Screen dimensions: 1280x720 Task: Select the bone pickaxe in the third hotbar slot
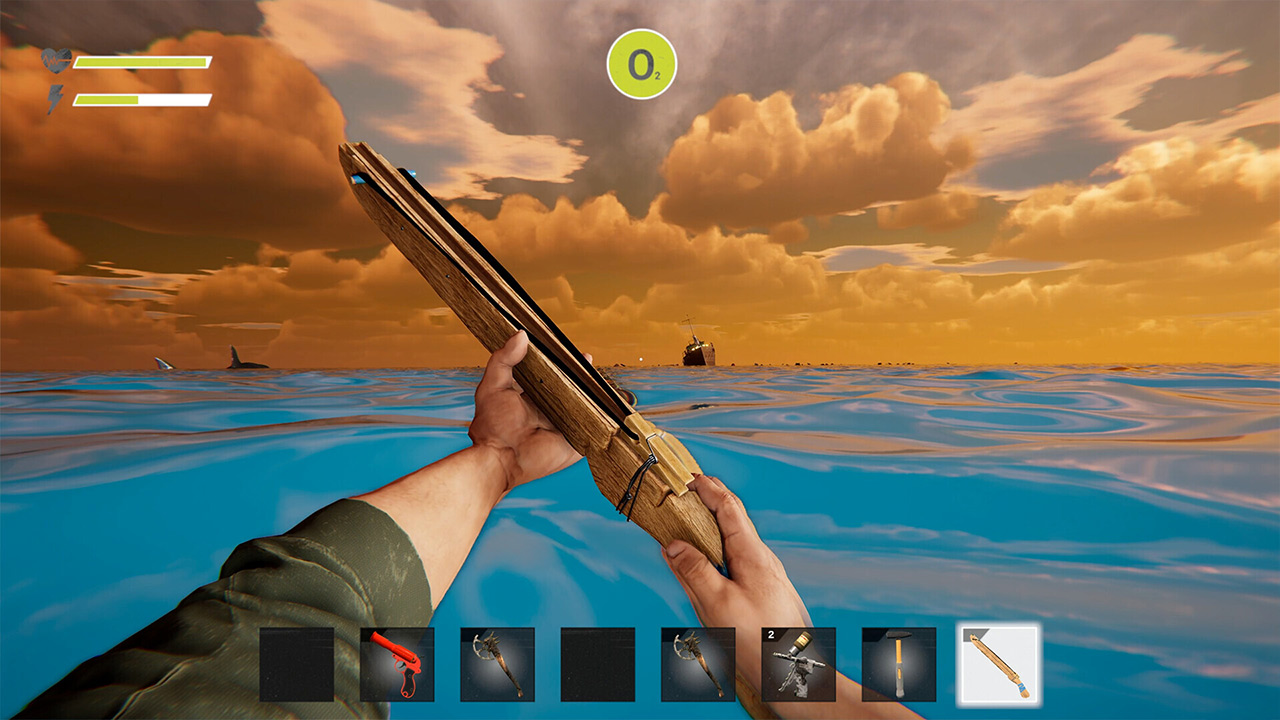pos(497,665)
